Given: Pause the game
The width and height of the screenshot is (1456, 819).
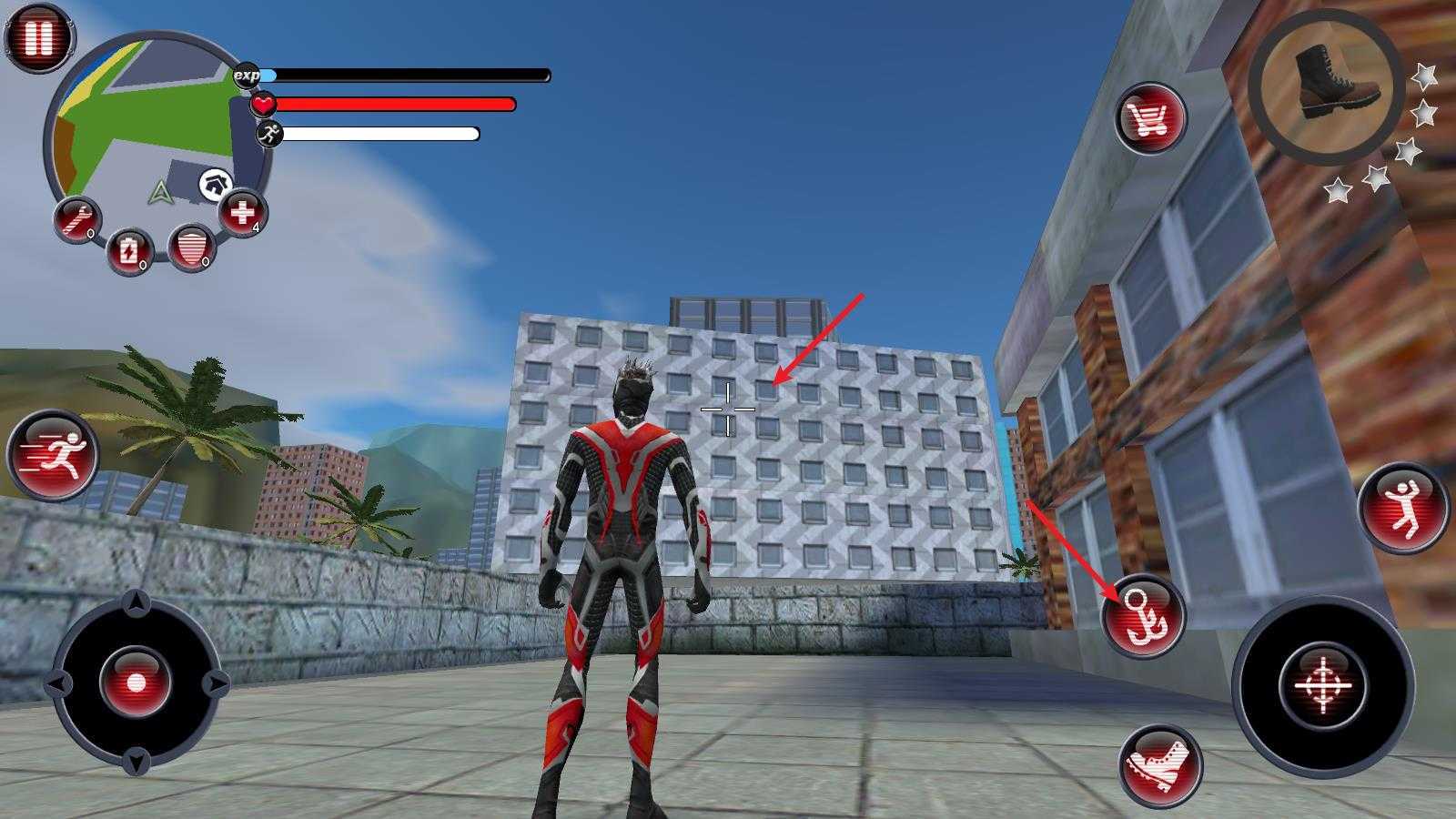Looking at the screenshot, I should click(38, 38).
